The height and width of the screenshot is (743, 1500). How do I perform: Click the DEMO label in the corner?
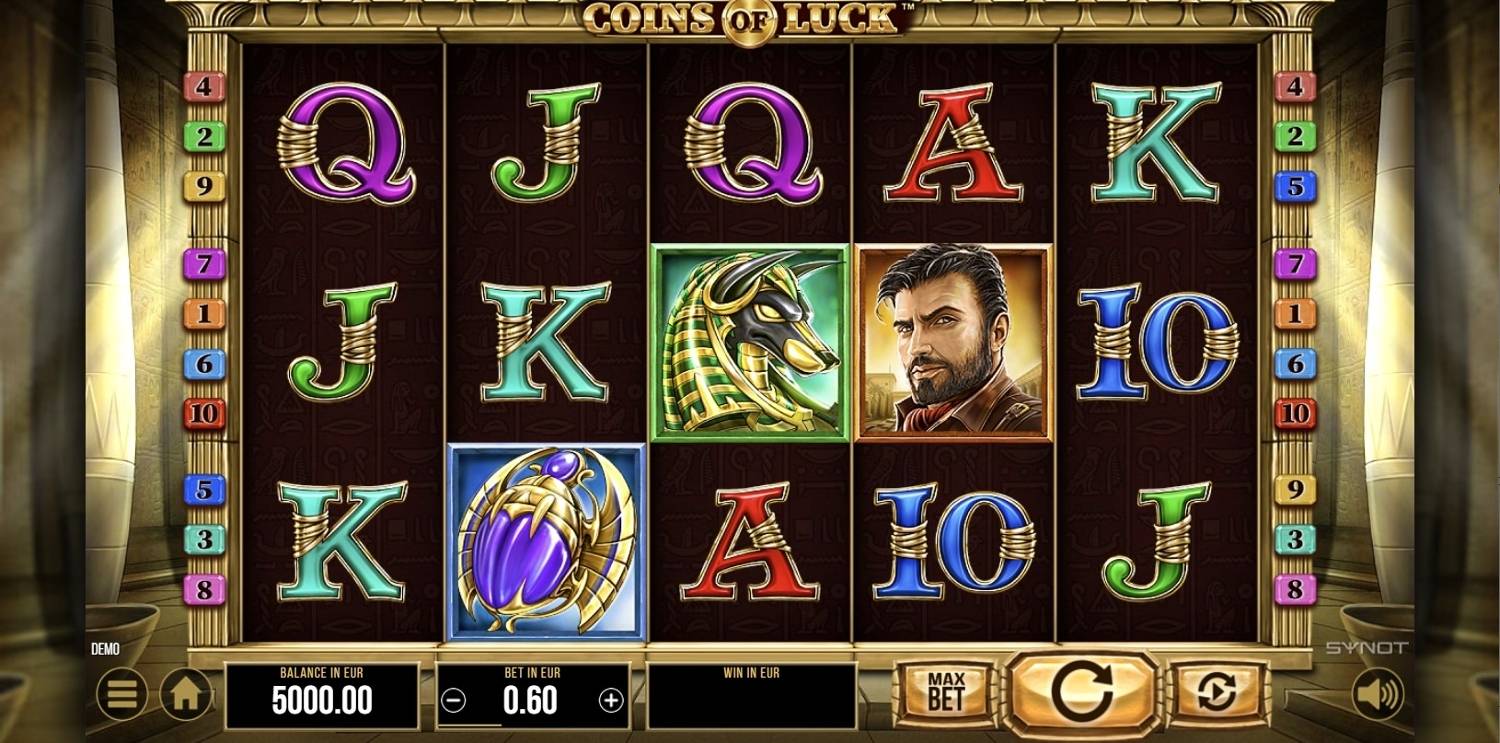104,648
